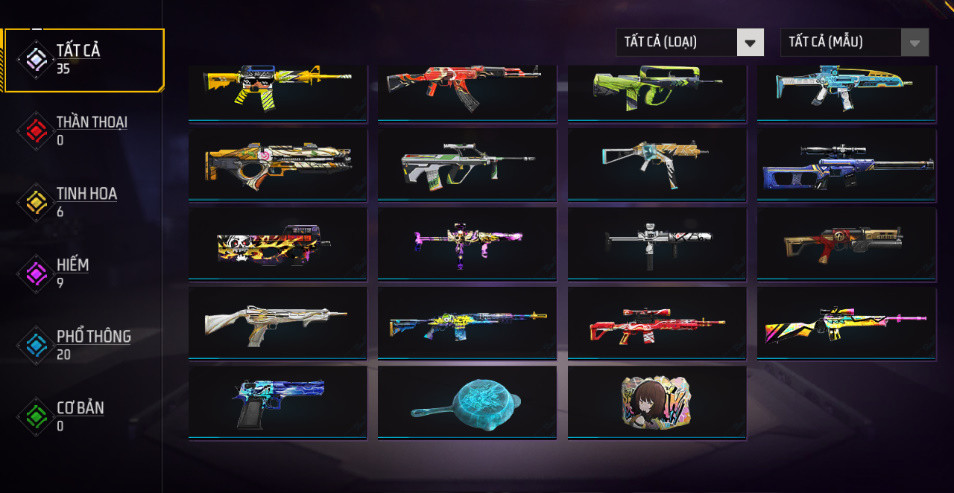Select the anime girl loot box skin

(657, 402)
